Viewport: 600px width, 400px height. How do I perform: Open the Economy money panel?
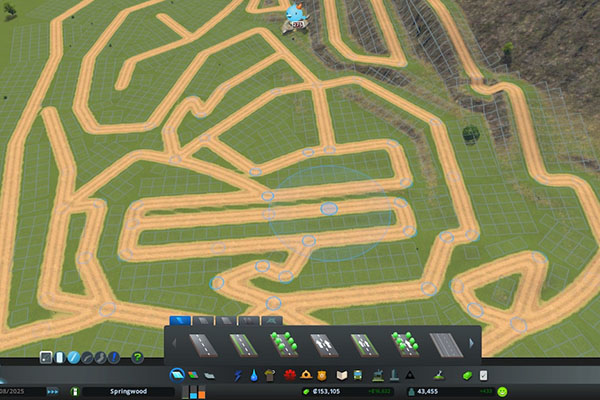coord(466,375)
